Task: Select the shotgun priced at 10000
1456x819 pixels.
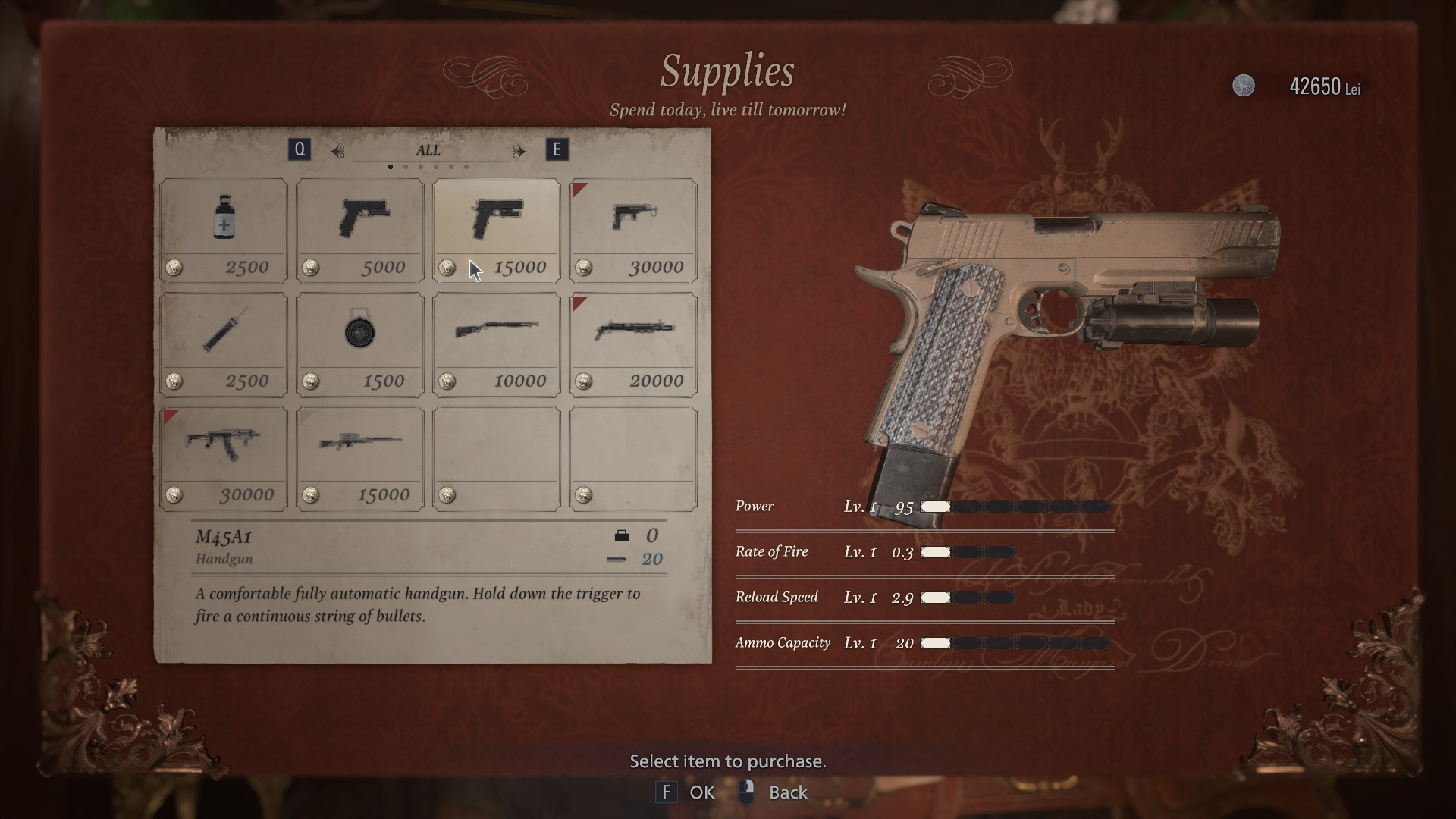Action: 497,344
